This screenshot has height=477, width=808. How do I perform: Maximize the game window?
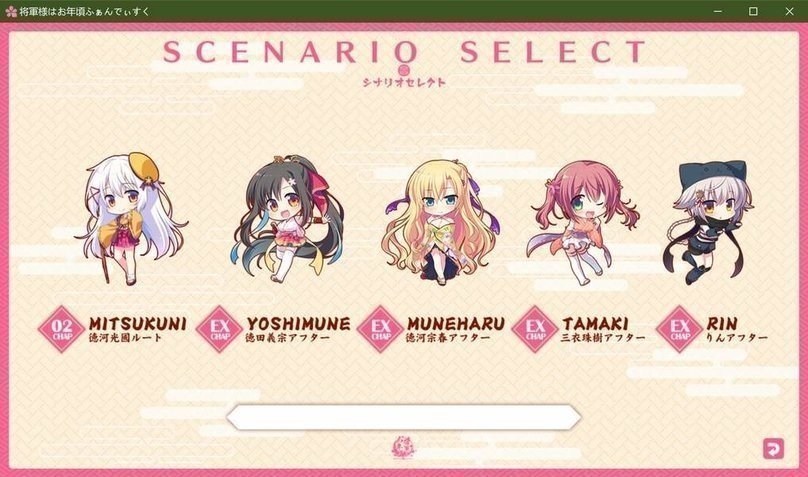(753, 10)
